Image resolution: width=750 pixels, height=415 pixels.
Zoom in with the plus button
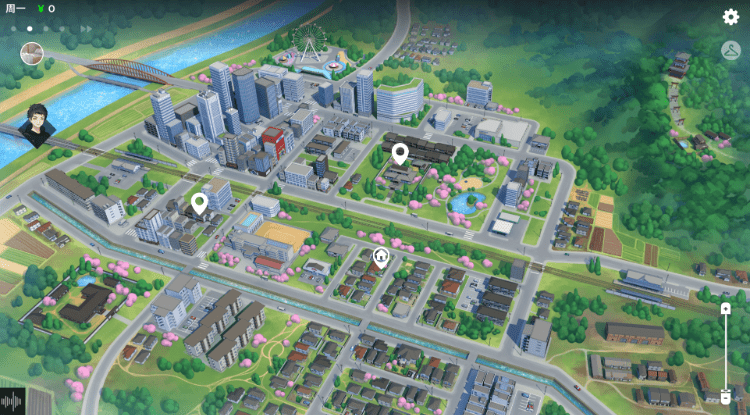pyautogui.click(x=726, y=309)
